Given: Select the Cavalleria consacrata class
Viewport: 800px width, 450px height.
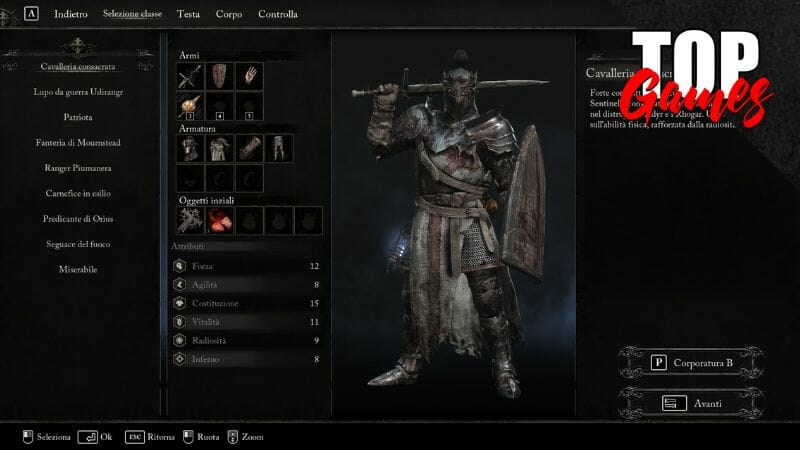Looking at the screenshot, I should [78, 67].
